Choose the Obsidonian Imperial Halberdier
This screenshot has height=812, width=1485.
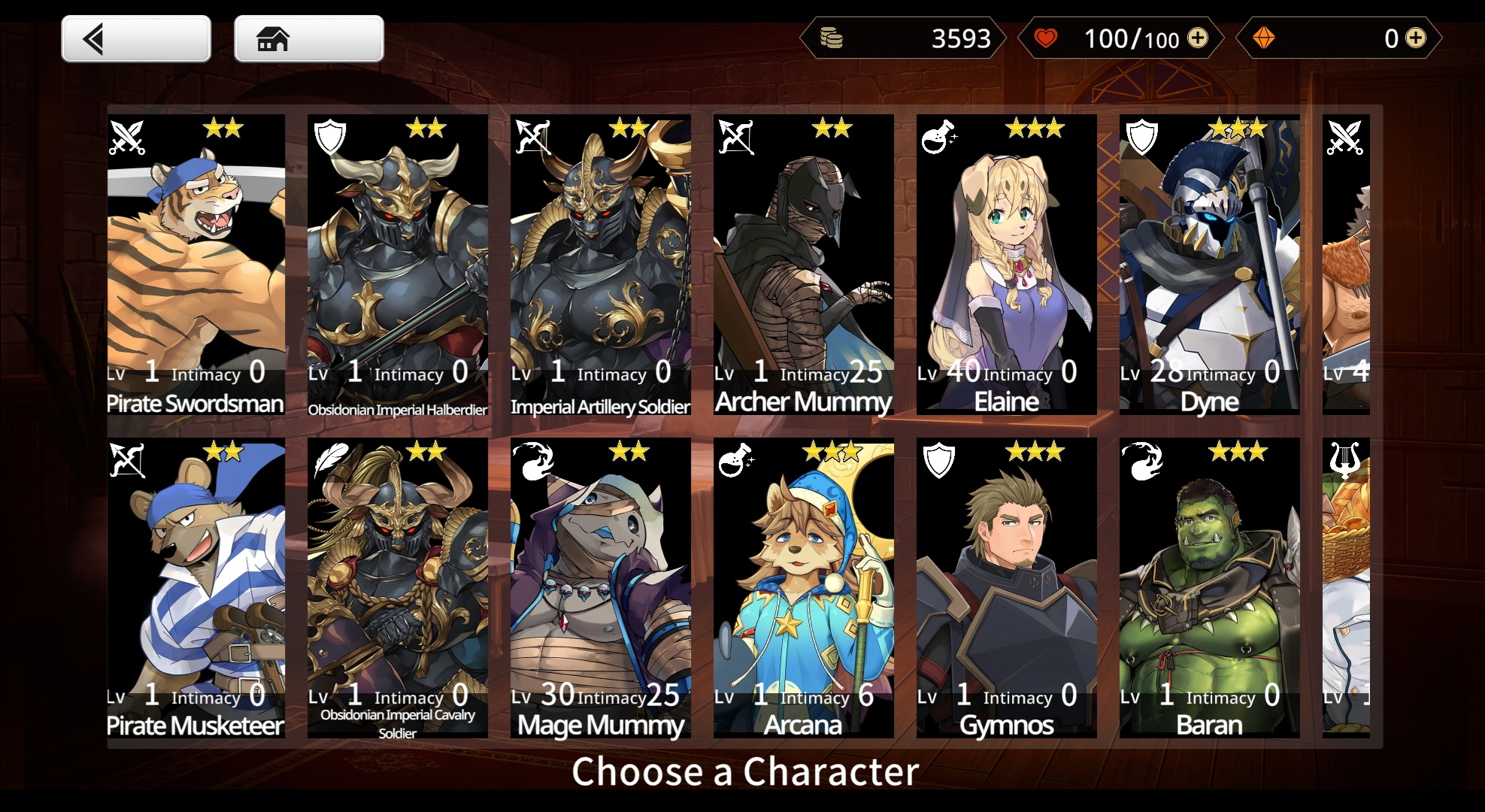pos(398,264)
